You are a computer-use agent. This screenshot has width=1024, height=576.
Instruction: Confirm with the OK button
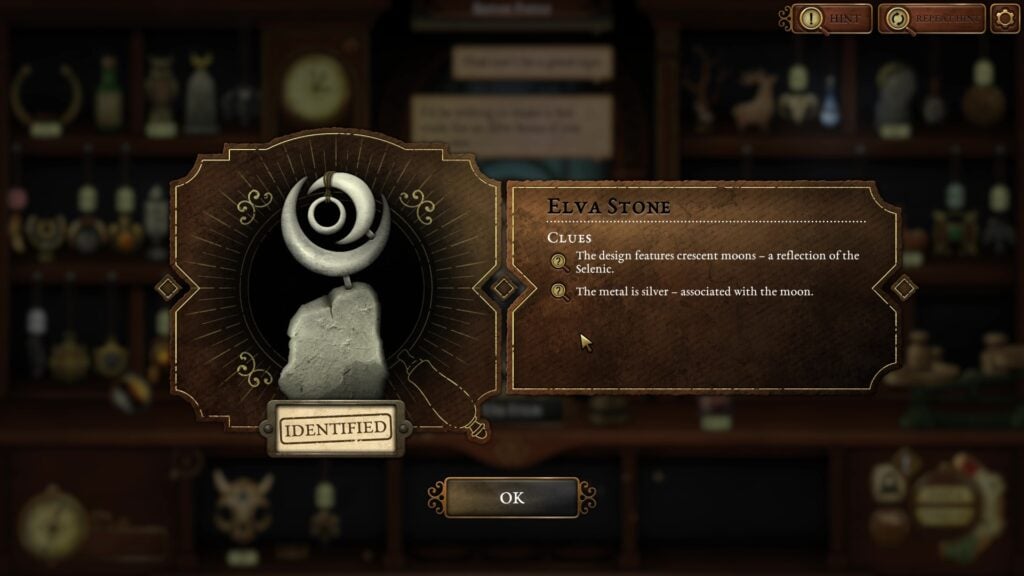[511, 497]
